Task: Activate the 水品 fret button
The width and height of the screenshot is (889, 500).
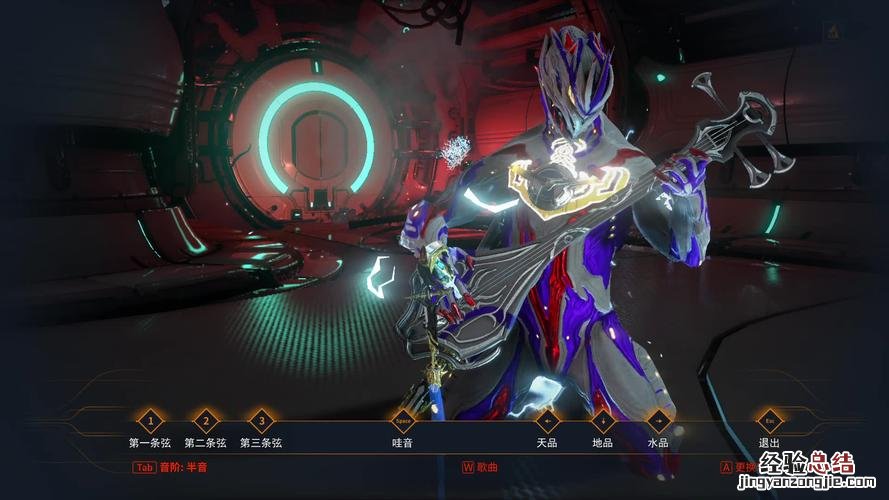Action: 658,421
